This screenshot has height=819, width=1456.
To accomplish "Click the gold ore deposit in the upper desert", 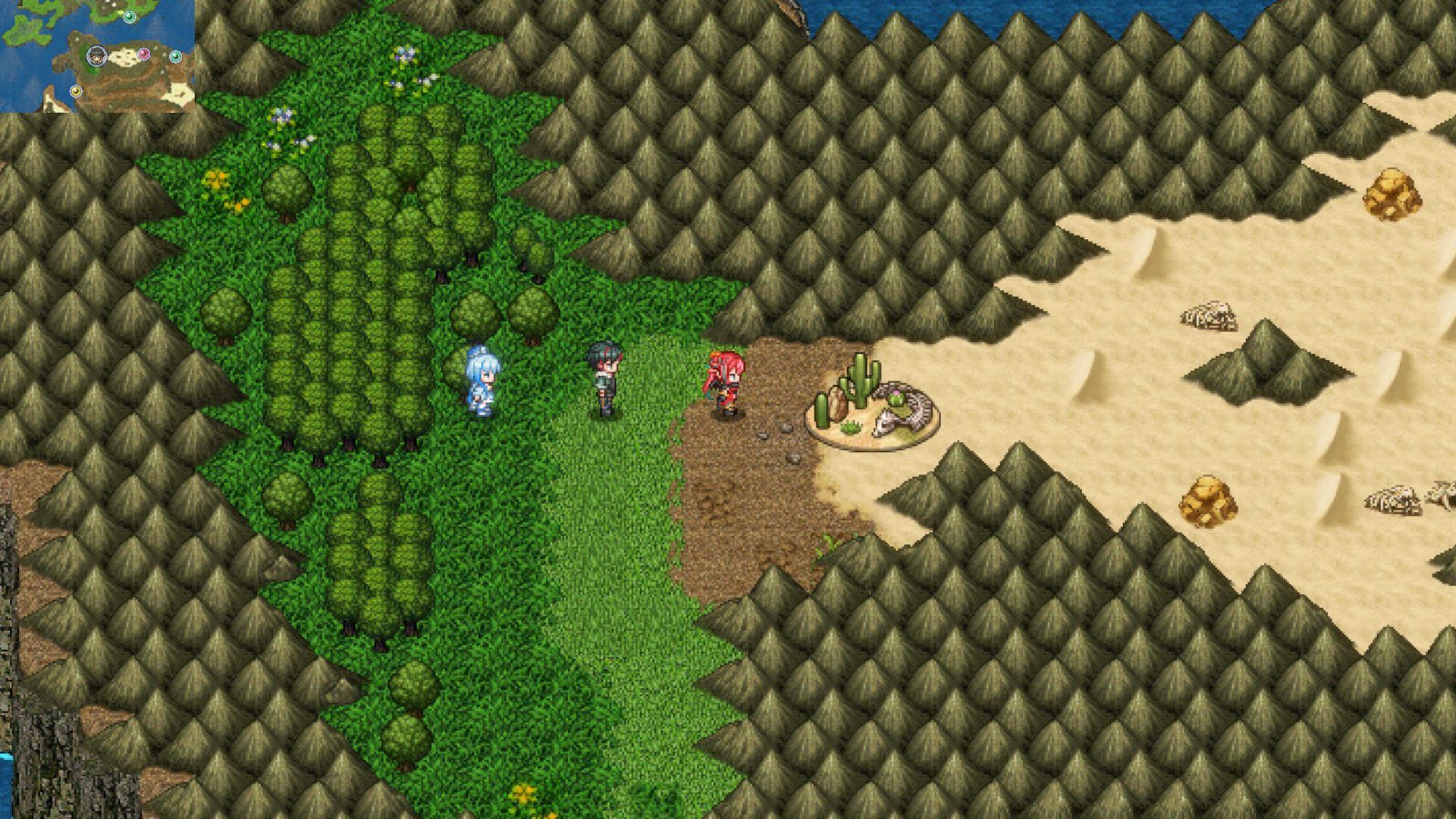I will coord(1392,193).
